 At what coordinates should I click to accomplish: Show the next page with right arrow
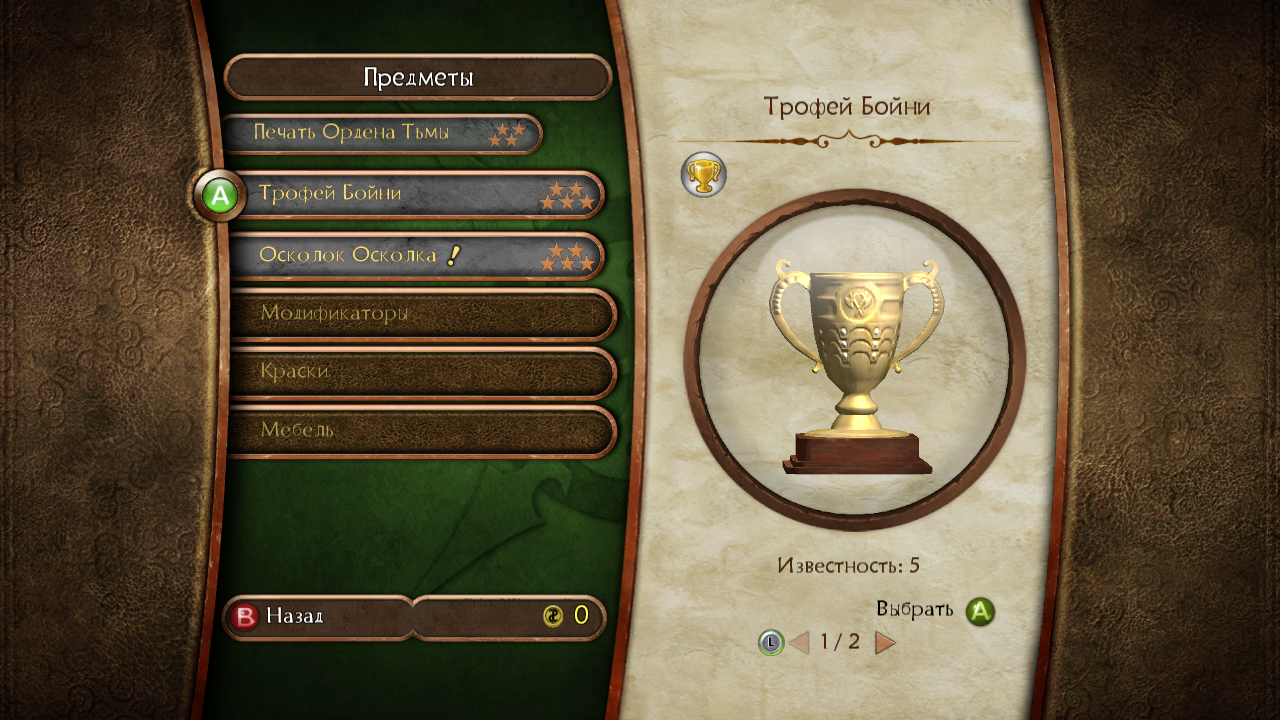885,642
